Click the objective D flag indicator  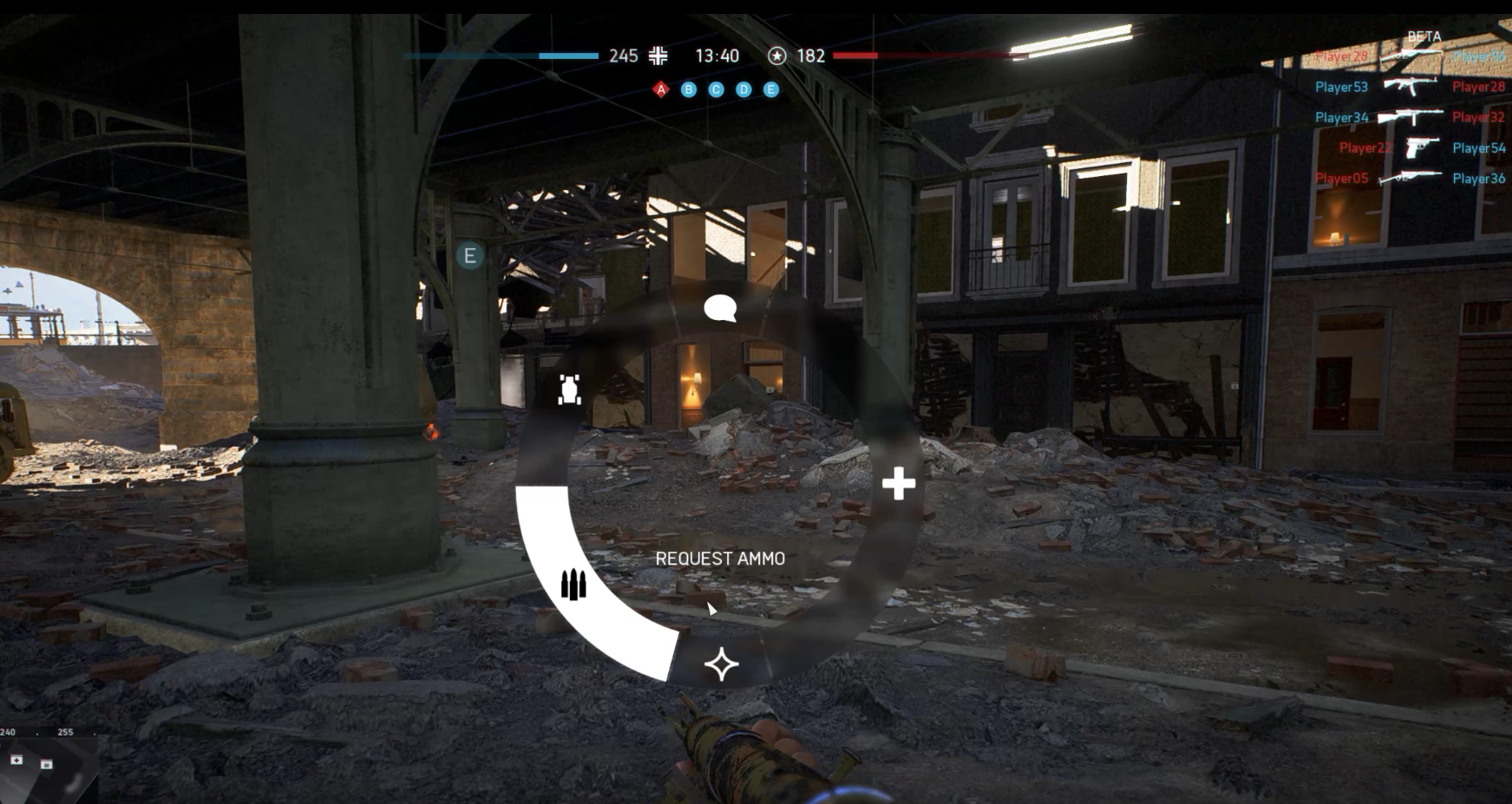[x=743, y=89]
